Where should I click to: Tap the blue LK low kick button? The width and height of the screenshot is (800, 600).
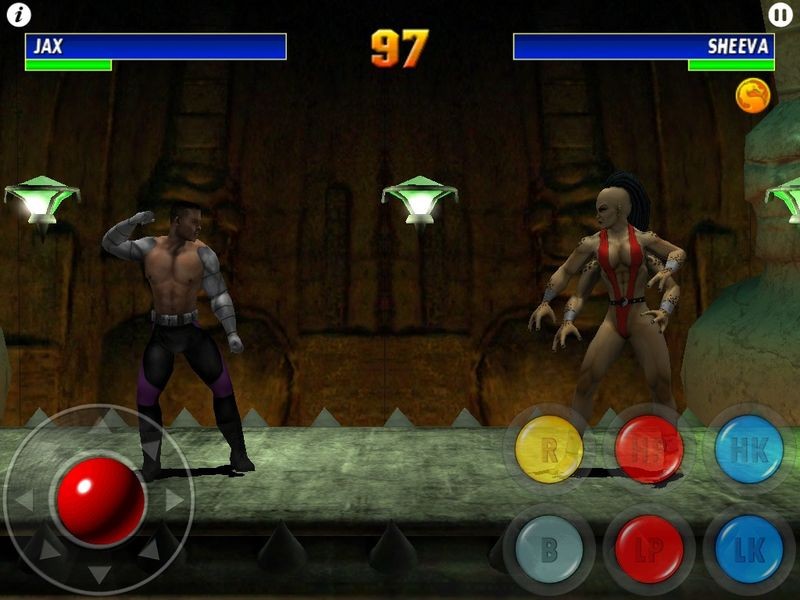point(749,549)
